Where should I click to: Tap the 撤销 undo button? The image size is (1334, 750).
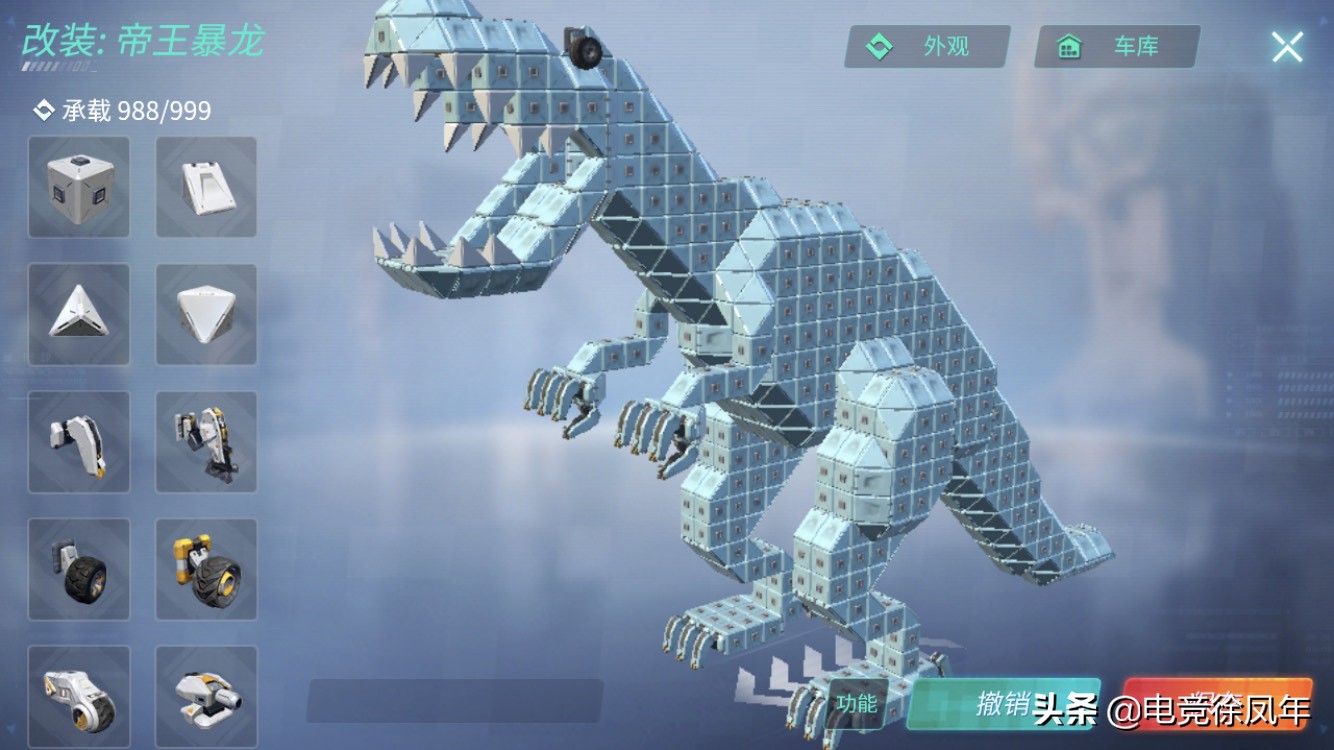(1003, 704)
